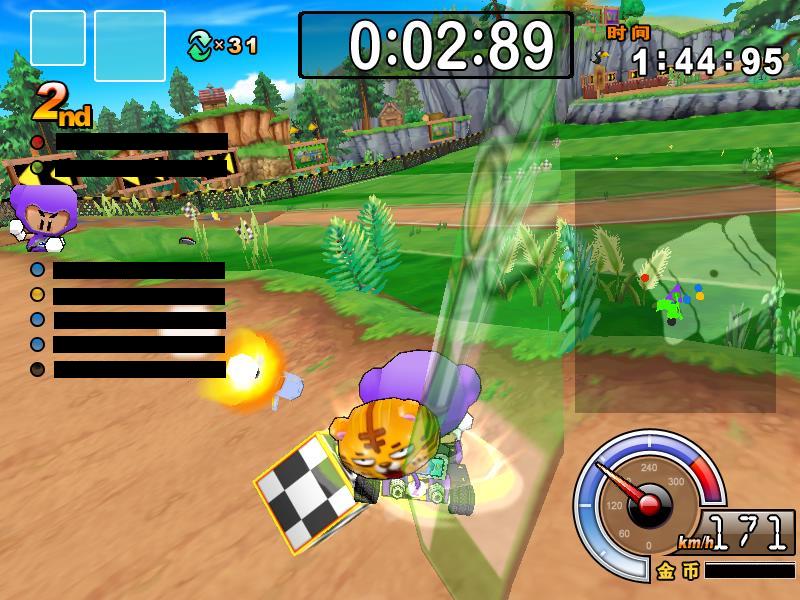800x600 pixels.
Task: Select the larger empty item slot
Action: tap(130, 45)
